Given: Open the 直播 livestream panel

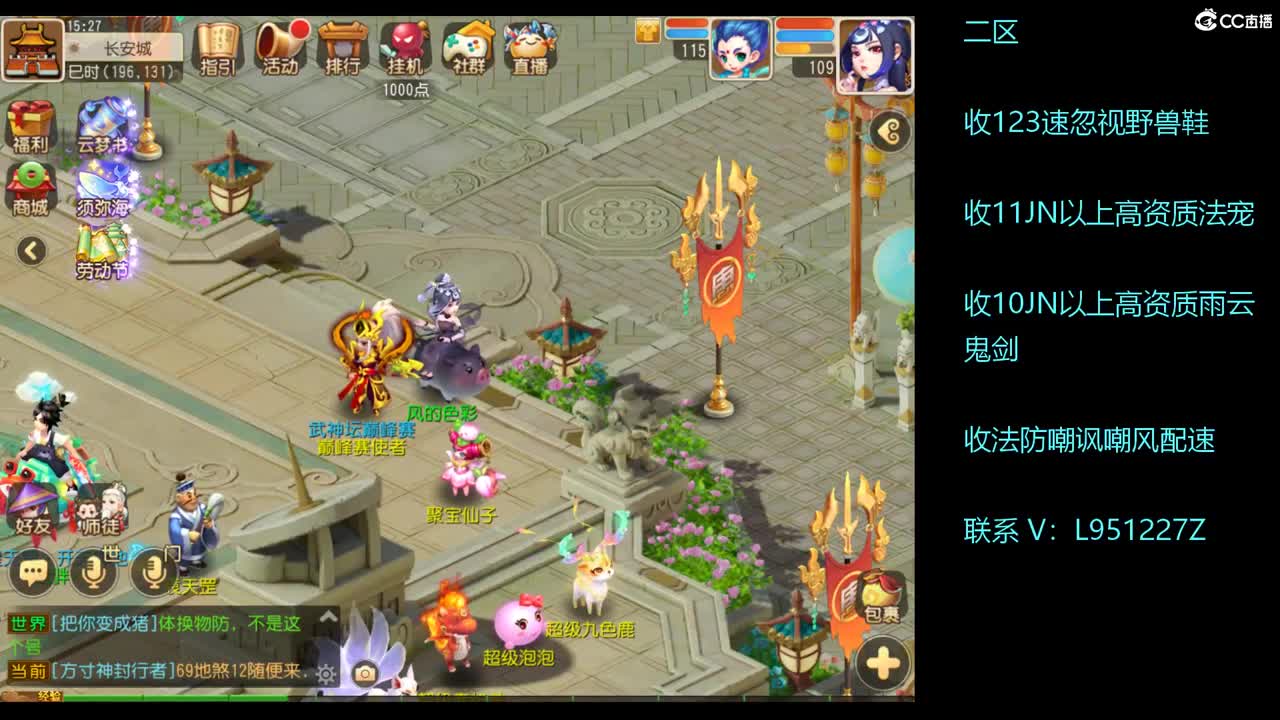Looking at the screenshot, I should click(x=529, y=47).
